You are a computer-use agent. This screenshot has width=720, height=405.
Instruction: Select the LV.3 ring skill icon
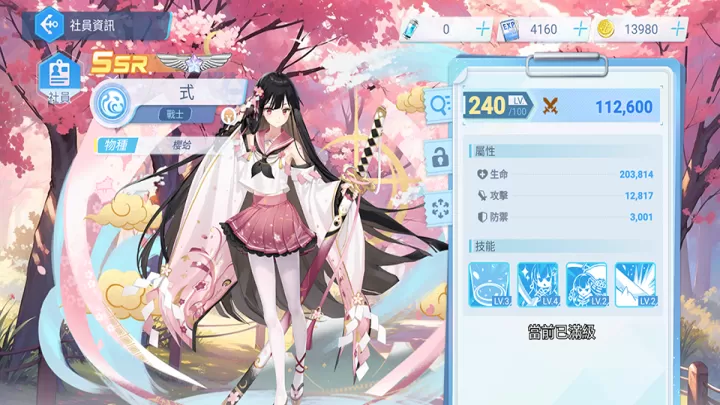tap(489, 284)
